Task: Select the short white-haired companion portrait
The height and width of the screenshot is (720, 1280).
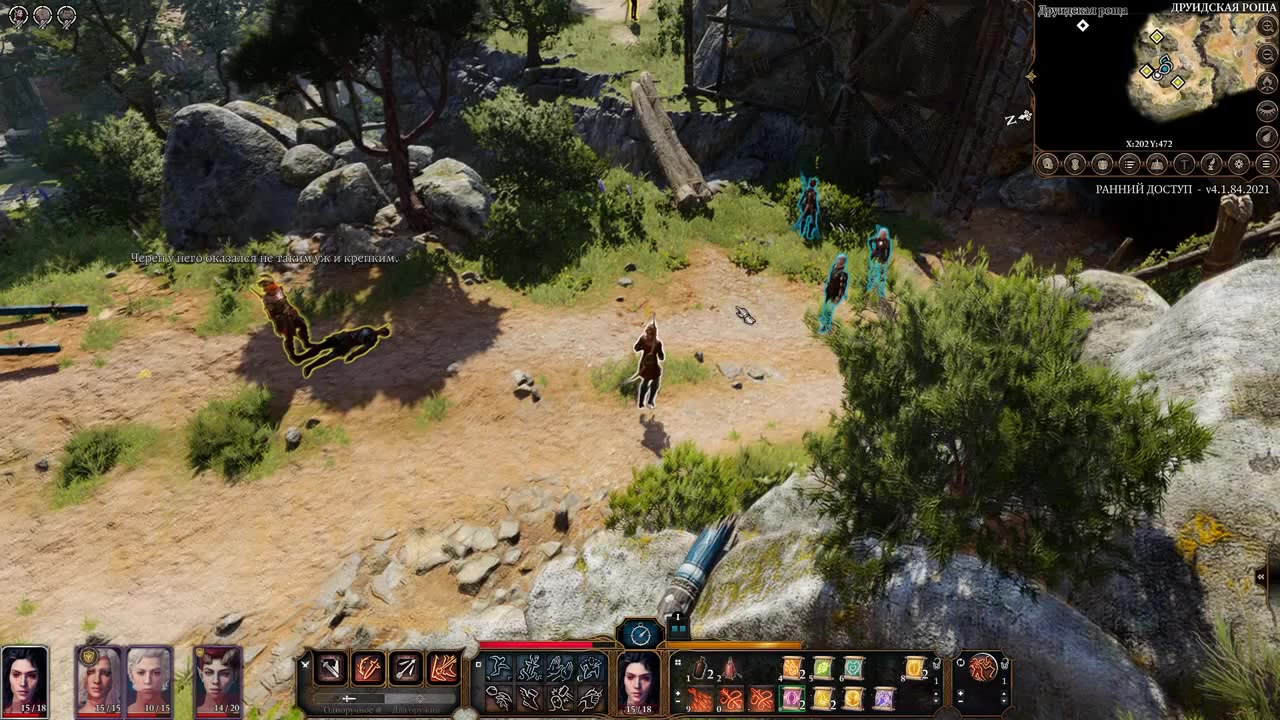Action: [150, 678]
